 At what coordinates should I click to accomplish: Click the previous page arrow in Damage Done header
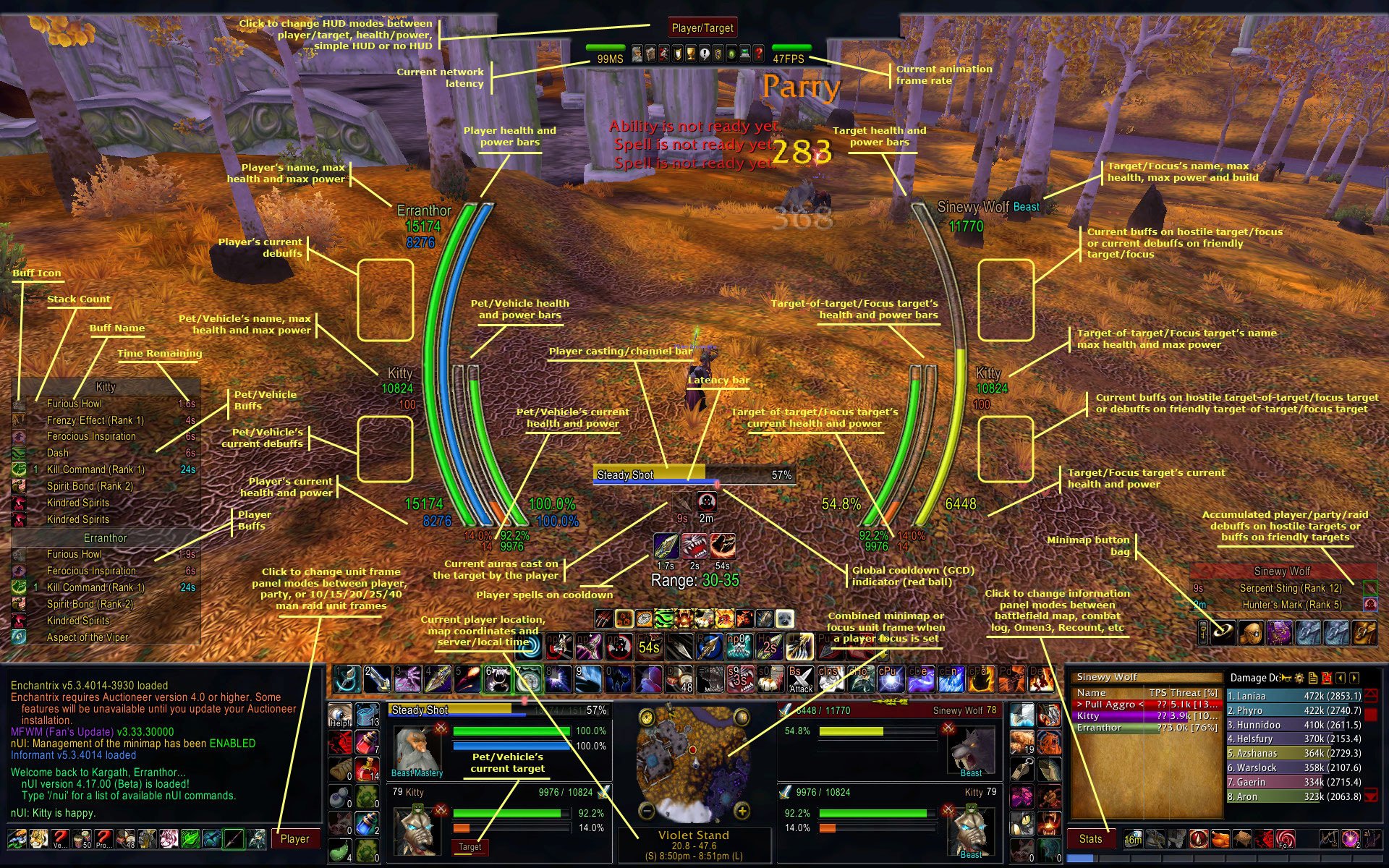point(1340,677)
